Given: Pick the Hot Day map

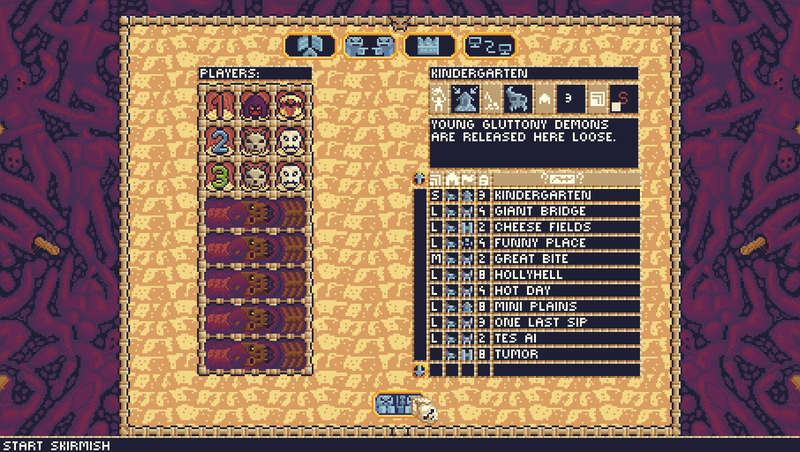Looking at the screenshot, I should coord(564,291).
